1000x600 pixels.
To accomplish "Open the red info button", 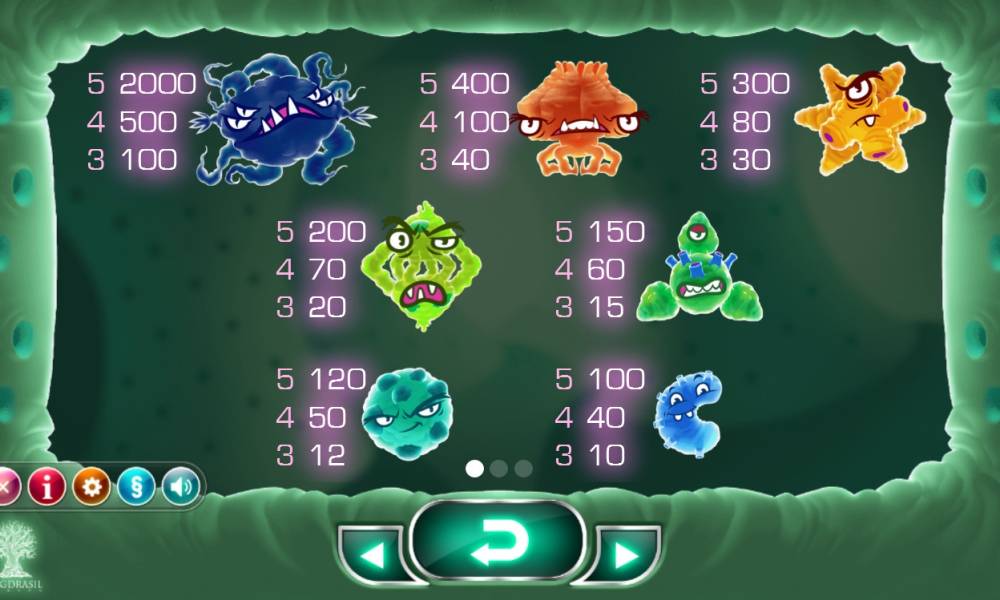I will [x=46, y=488].
